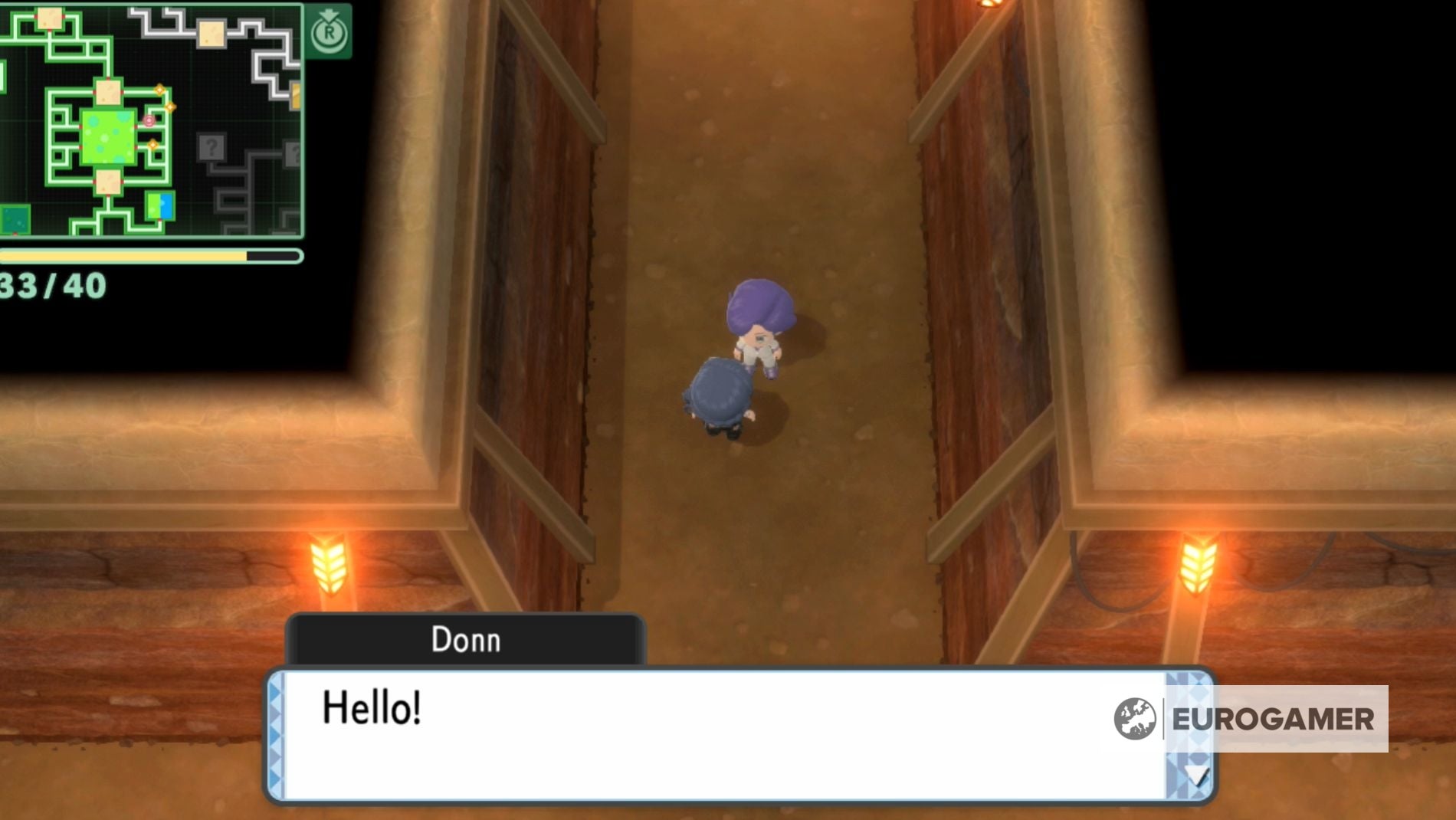Click the lower gold sparkle near the field
This screenshot has height=820, width=1456.
coord(152,144)
